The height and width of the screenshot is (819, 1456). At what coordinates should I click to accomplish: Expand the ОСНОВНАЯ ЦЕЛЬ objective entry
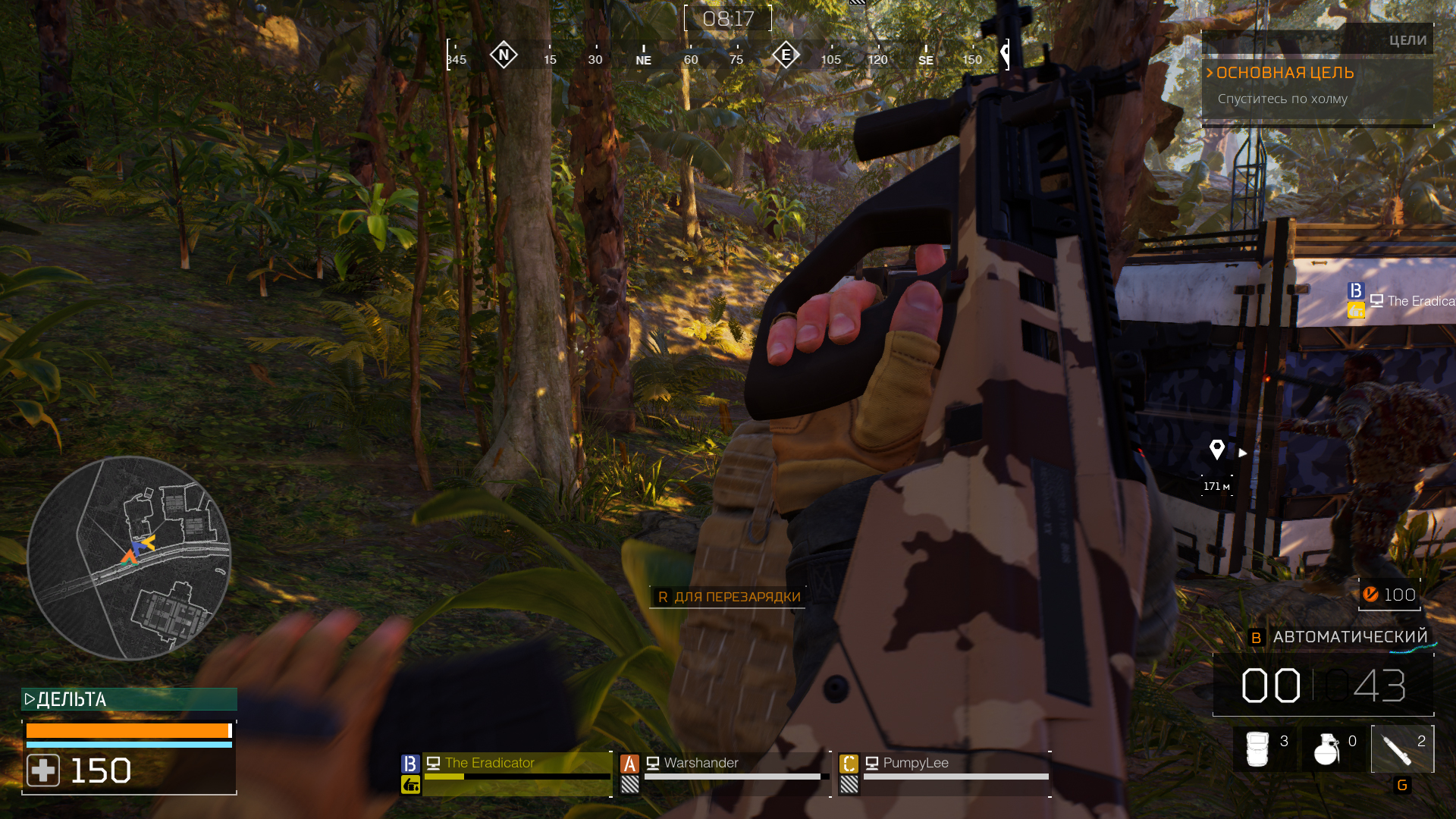(x=1285, y=73)
